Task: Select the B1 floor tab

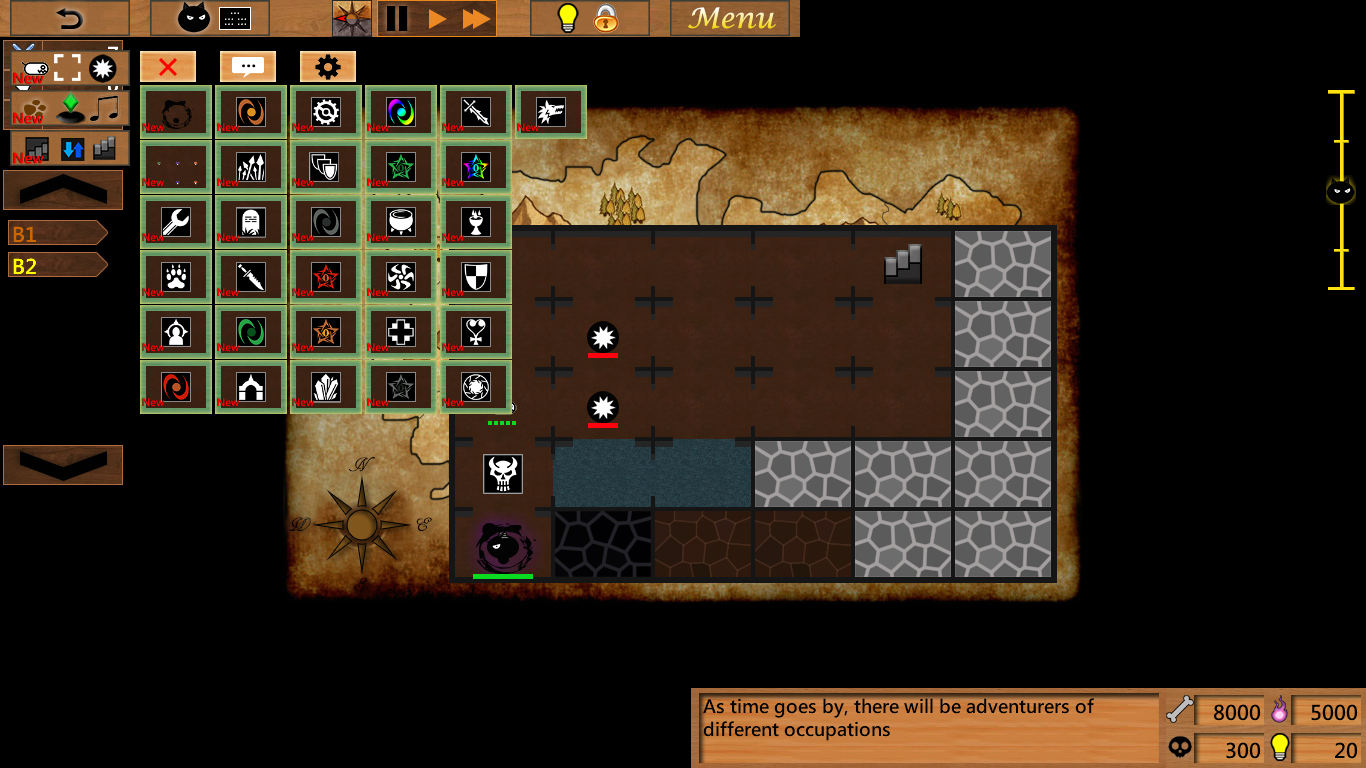Action: [x=55, y=231]
